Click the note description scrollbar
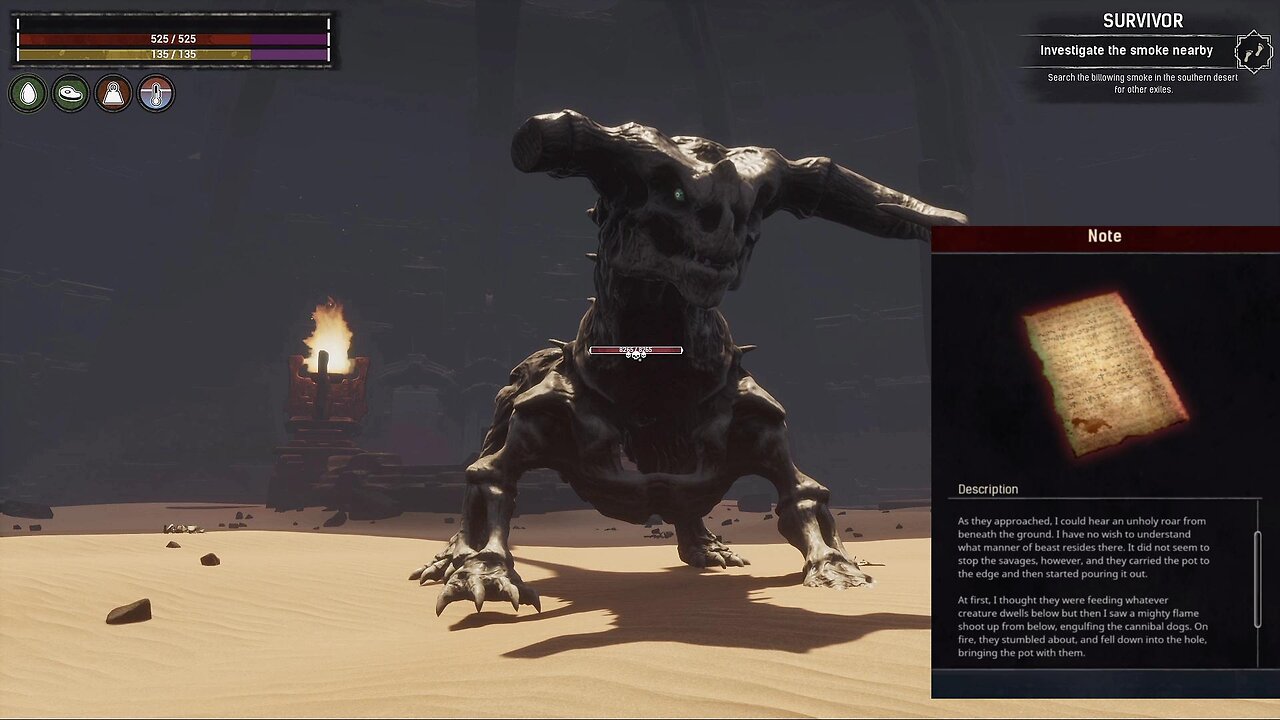1280x720 pixels. click(x=1257, y=578)
